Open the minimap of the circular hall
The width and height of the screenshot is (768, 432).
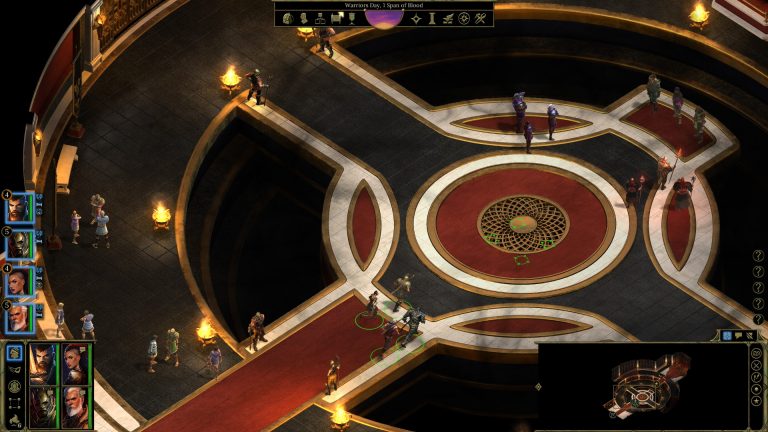640,384
